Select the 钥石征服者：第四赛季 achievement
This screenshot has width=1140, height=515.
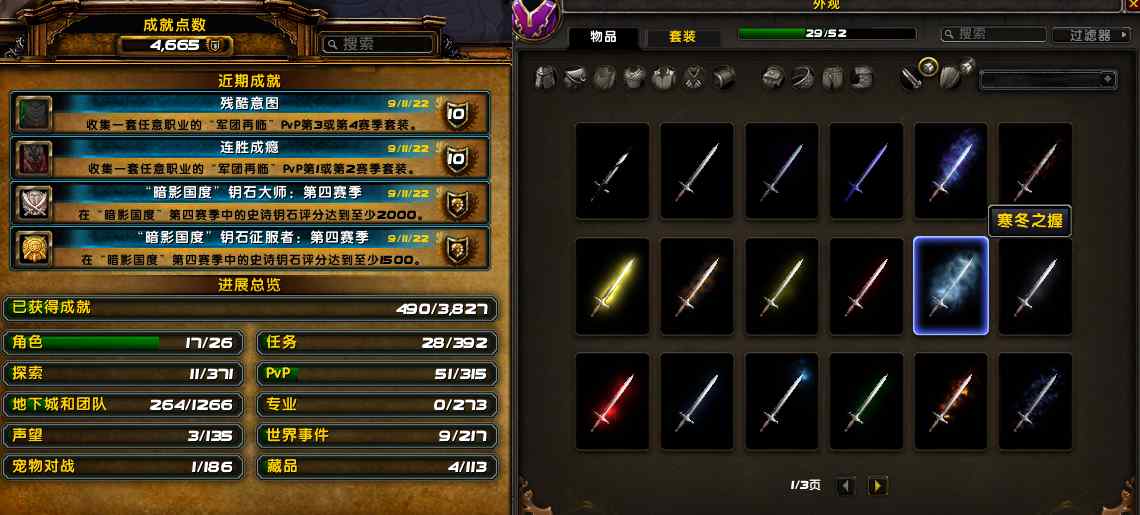coord(249,247)
